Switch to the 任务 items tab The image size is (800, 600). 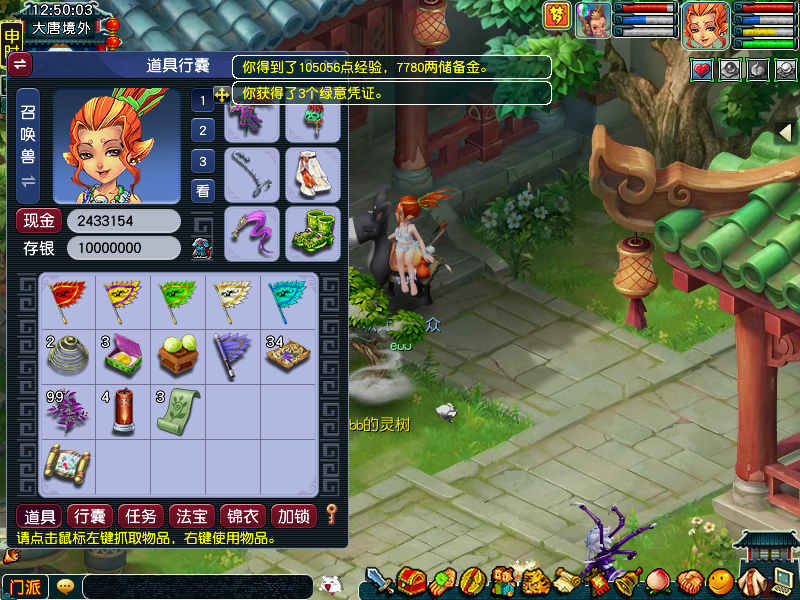(141, 516)
